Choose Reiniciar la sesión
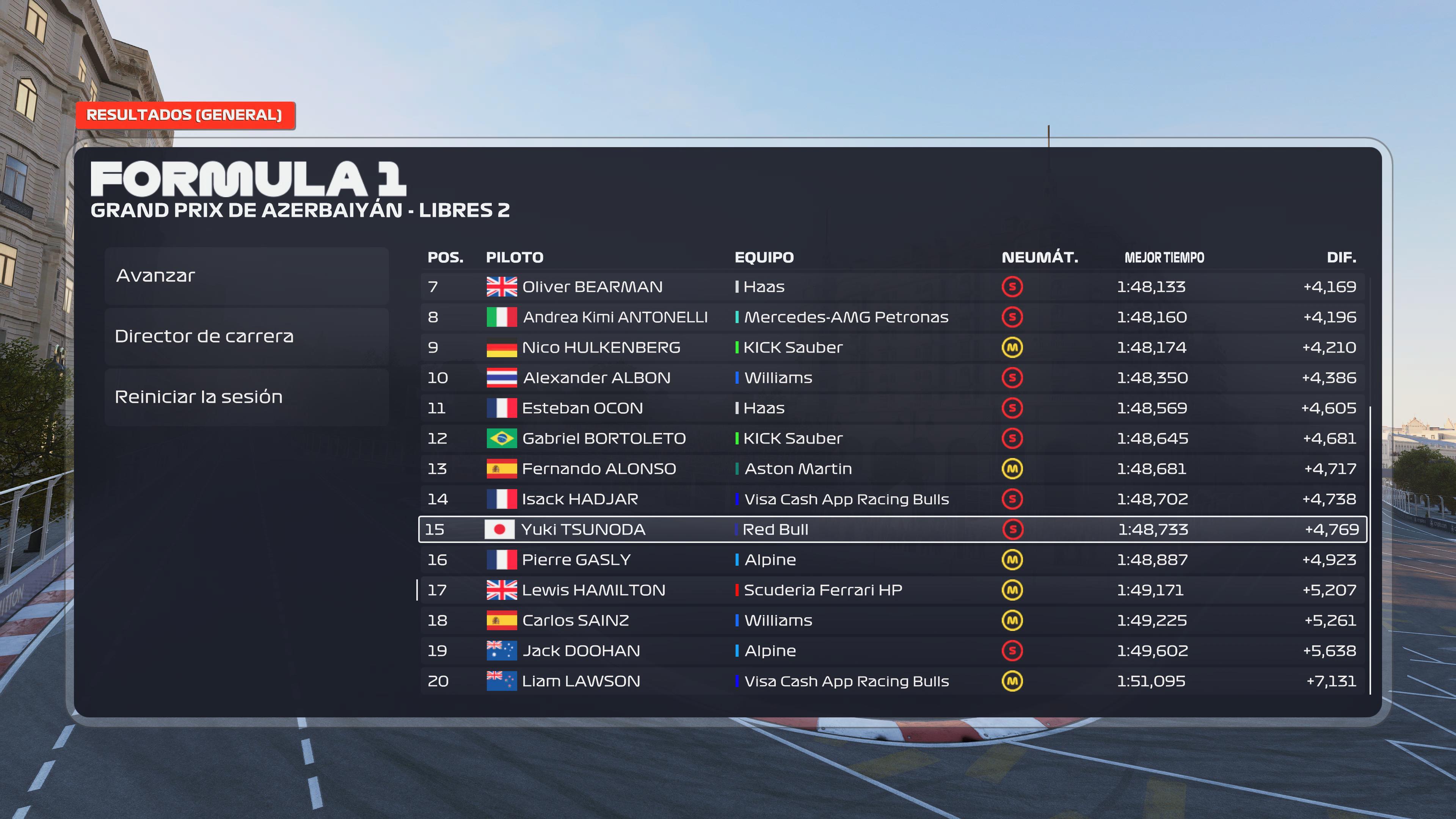Screen dimensions: 1456x819 [x=246, y=397]
